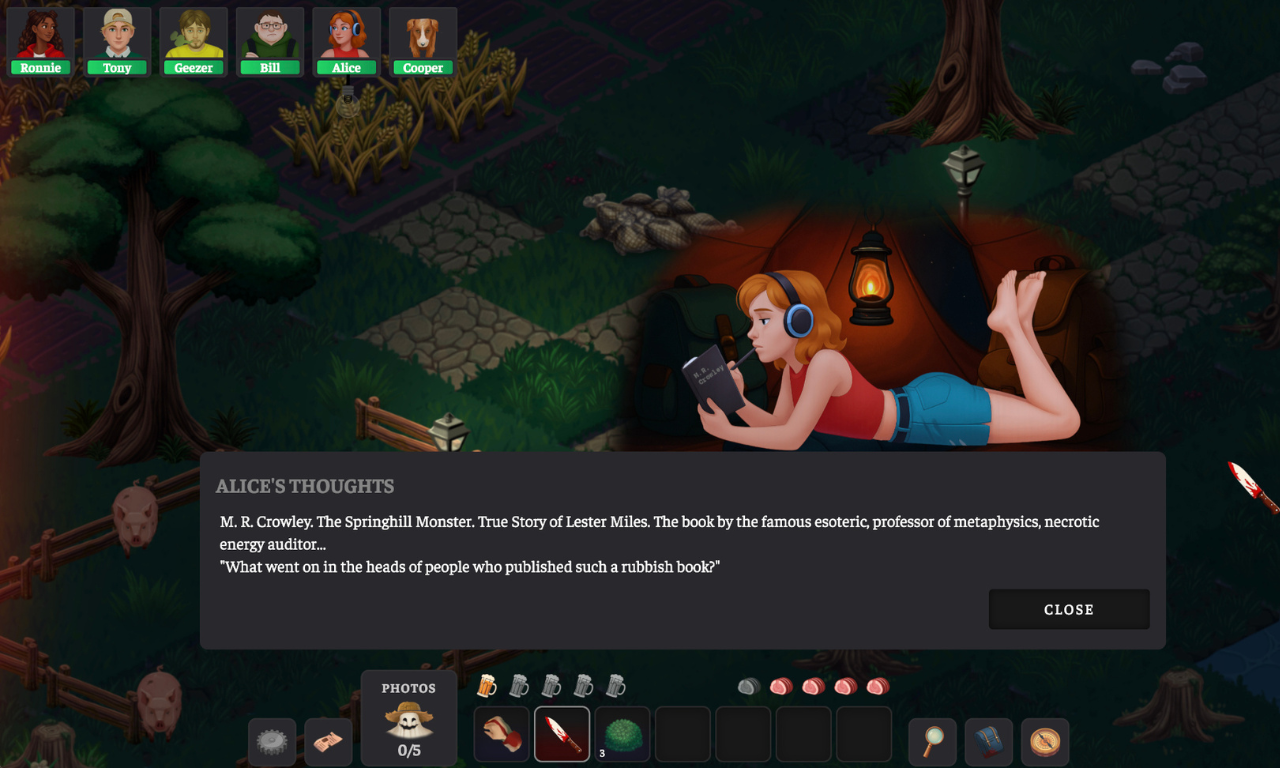Pick Alice's portrait in the party bar

[x=346, y=42]
